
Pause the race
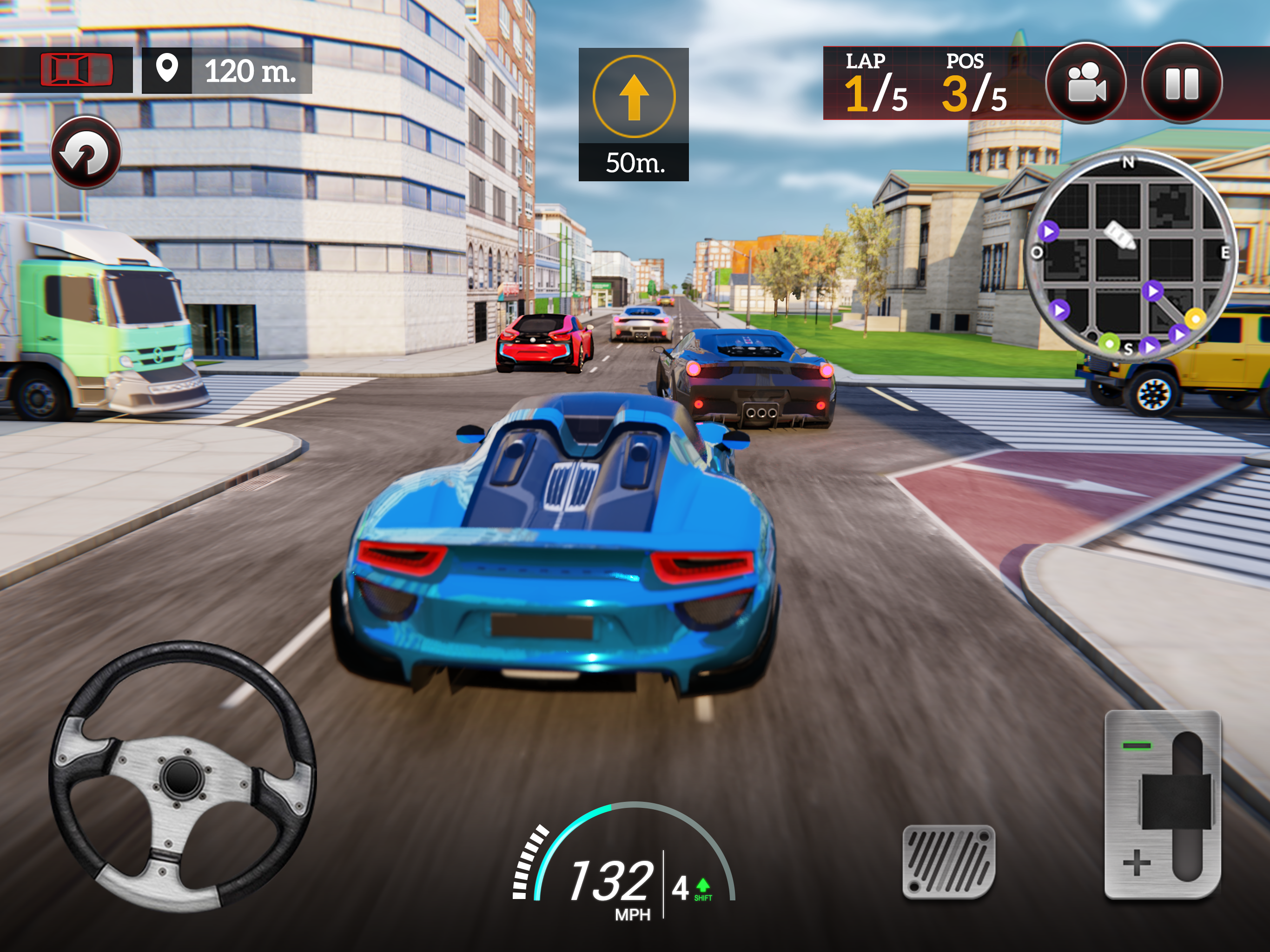point(1182,83)
